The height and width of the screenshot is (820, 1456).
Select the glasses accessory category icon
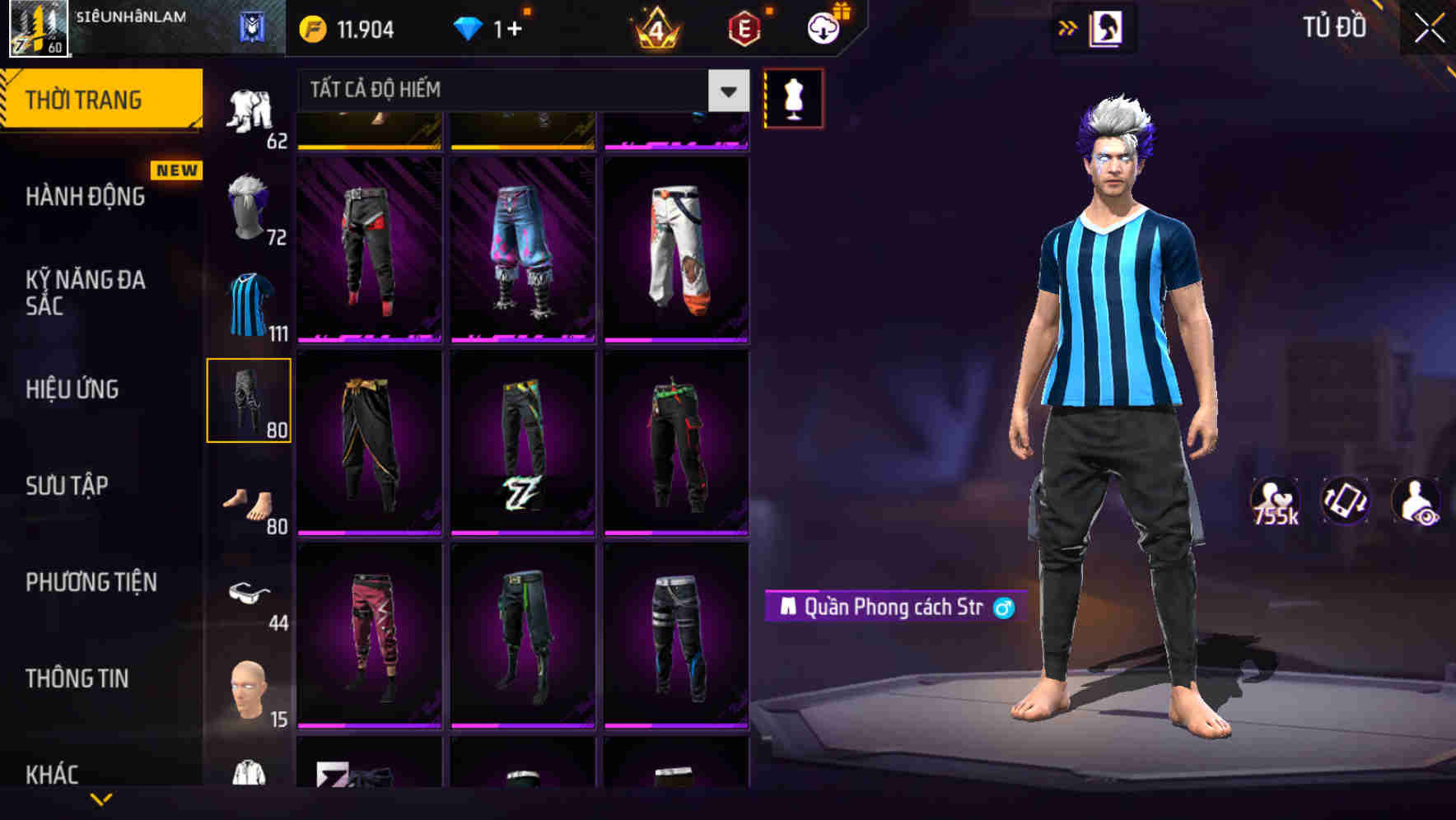coord(250,593)
